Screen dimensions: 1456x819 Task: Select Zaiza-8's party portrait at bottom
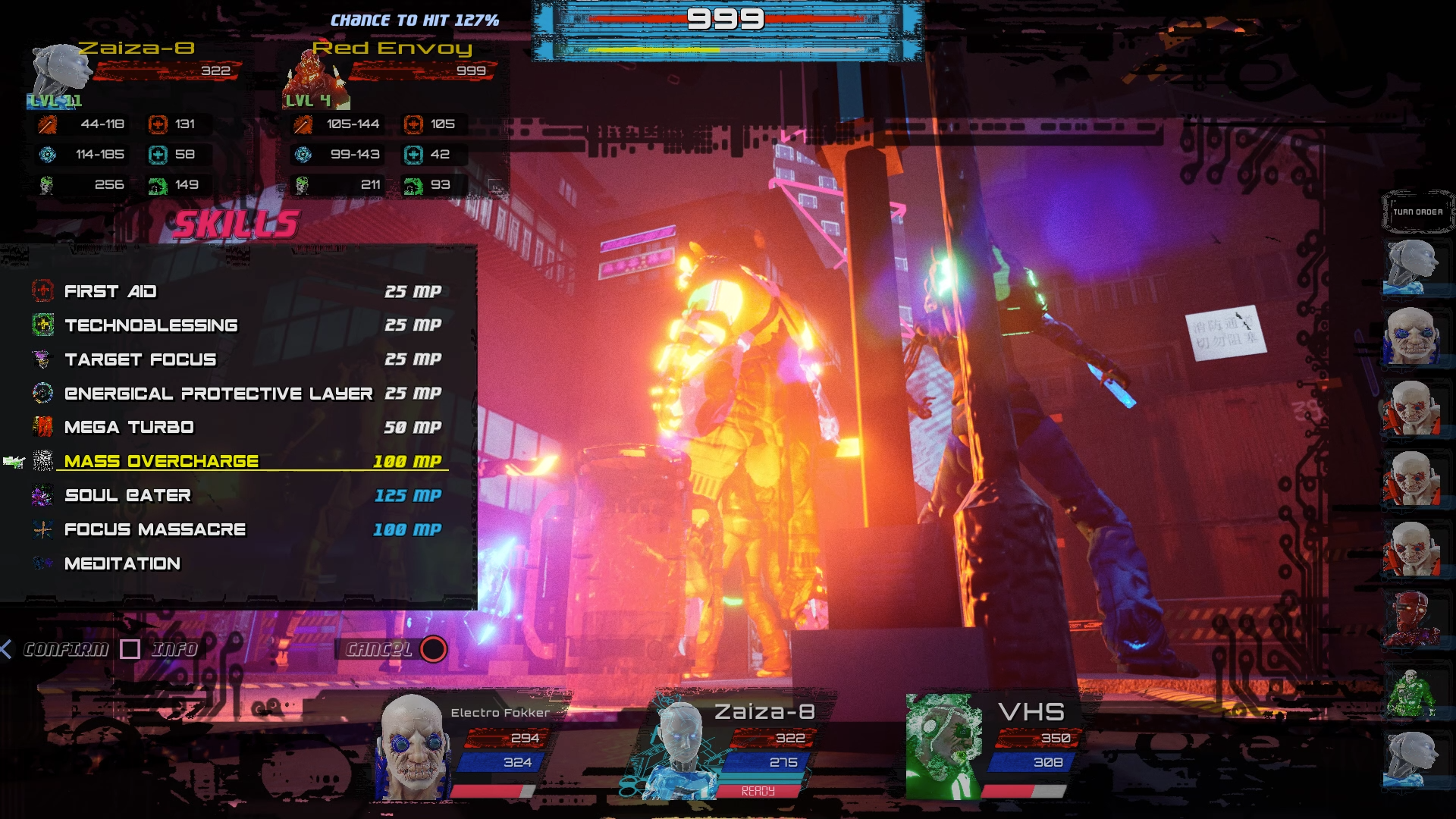(x=679, y=749)
